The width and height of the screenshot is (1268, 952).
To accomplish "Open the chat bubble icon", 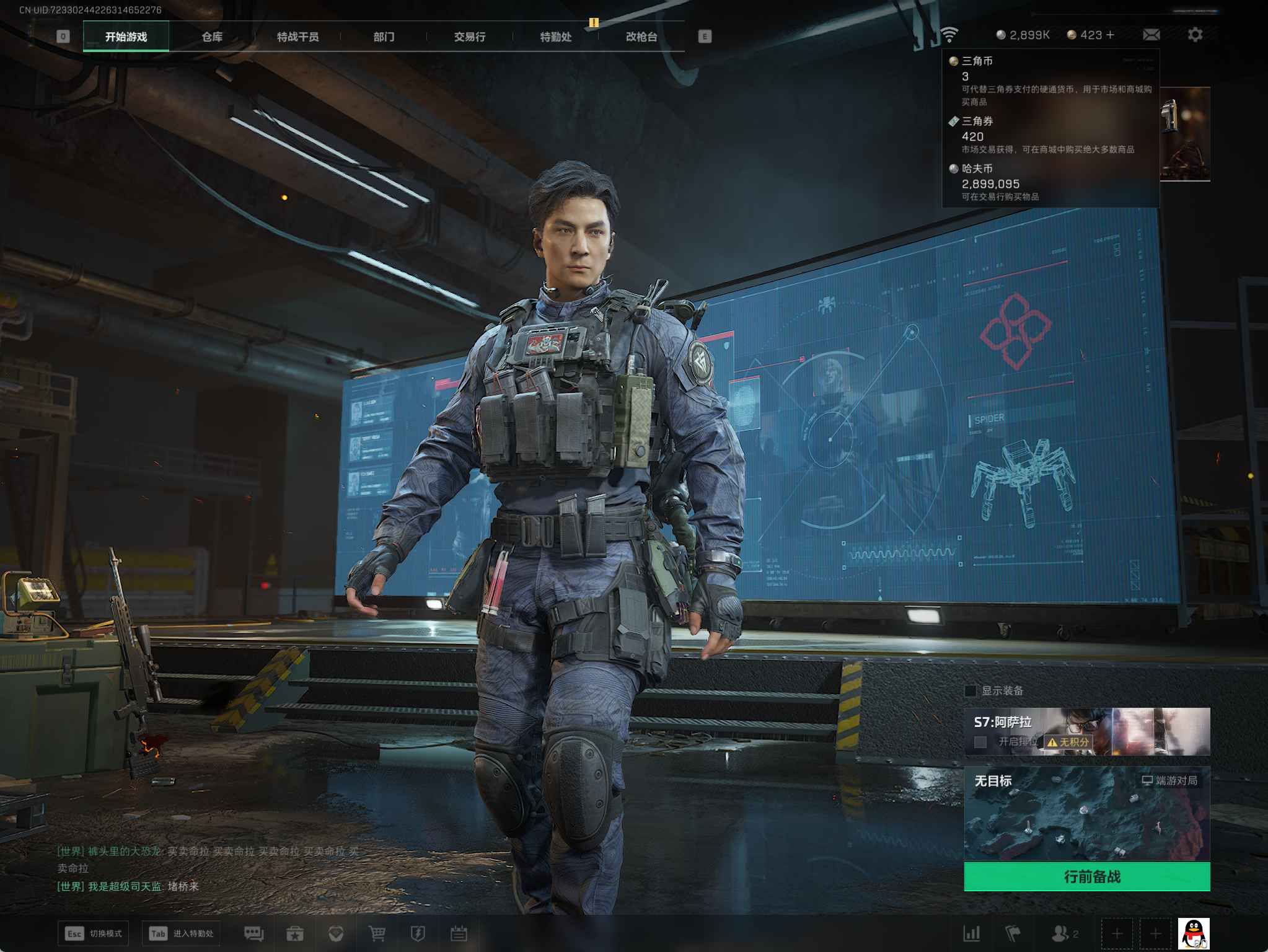I will tap(254, 933).
